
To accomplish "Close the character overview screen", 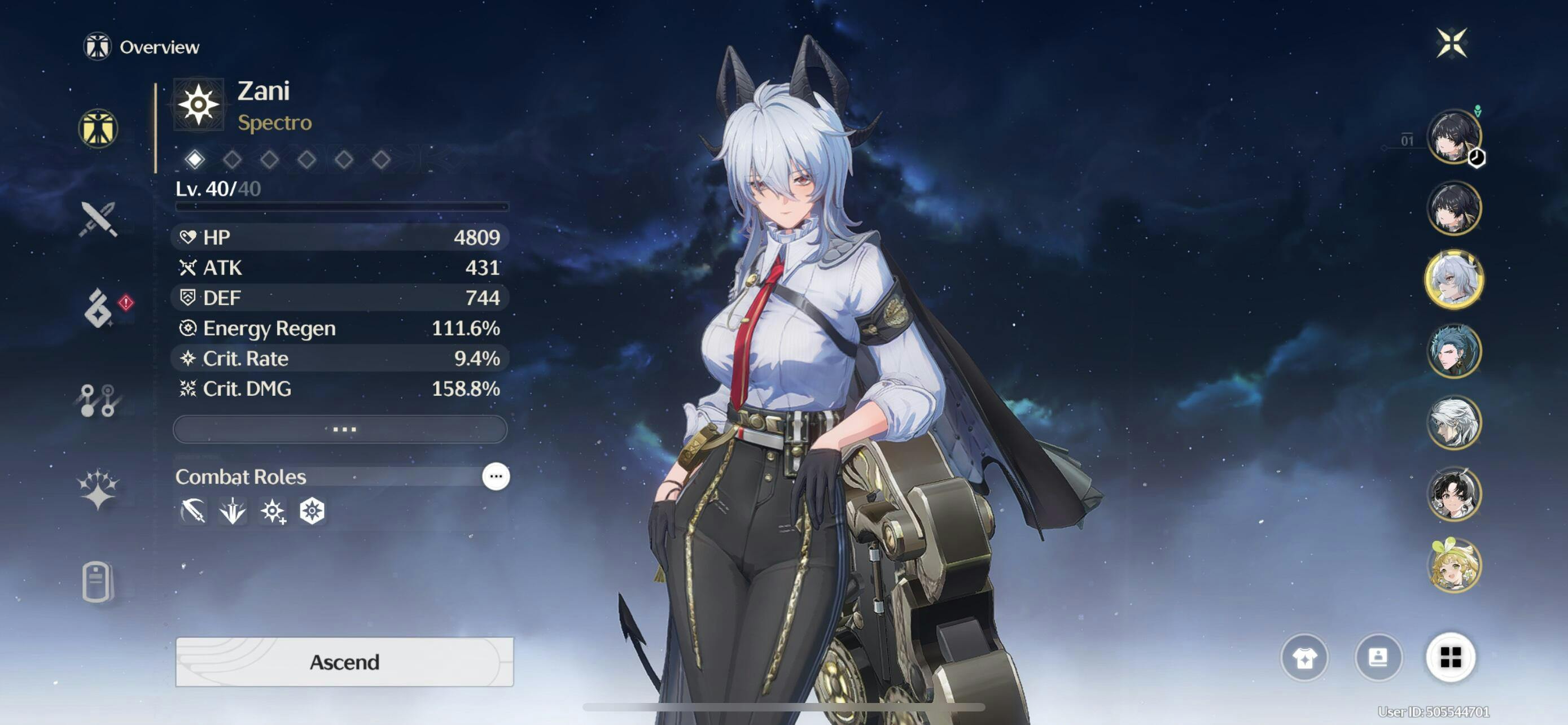I will point(1452,42).
